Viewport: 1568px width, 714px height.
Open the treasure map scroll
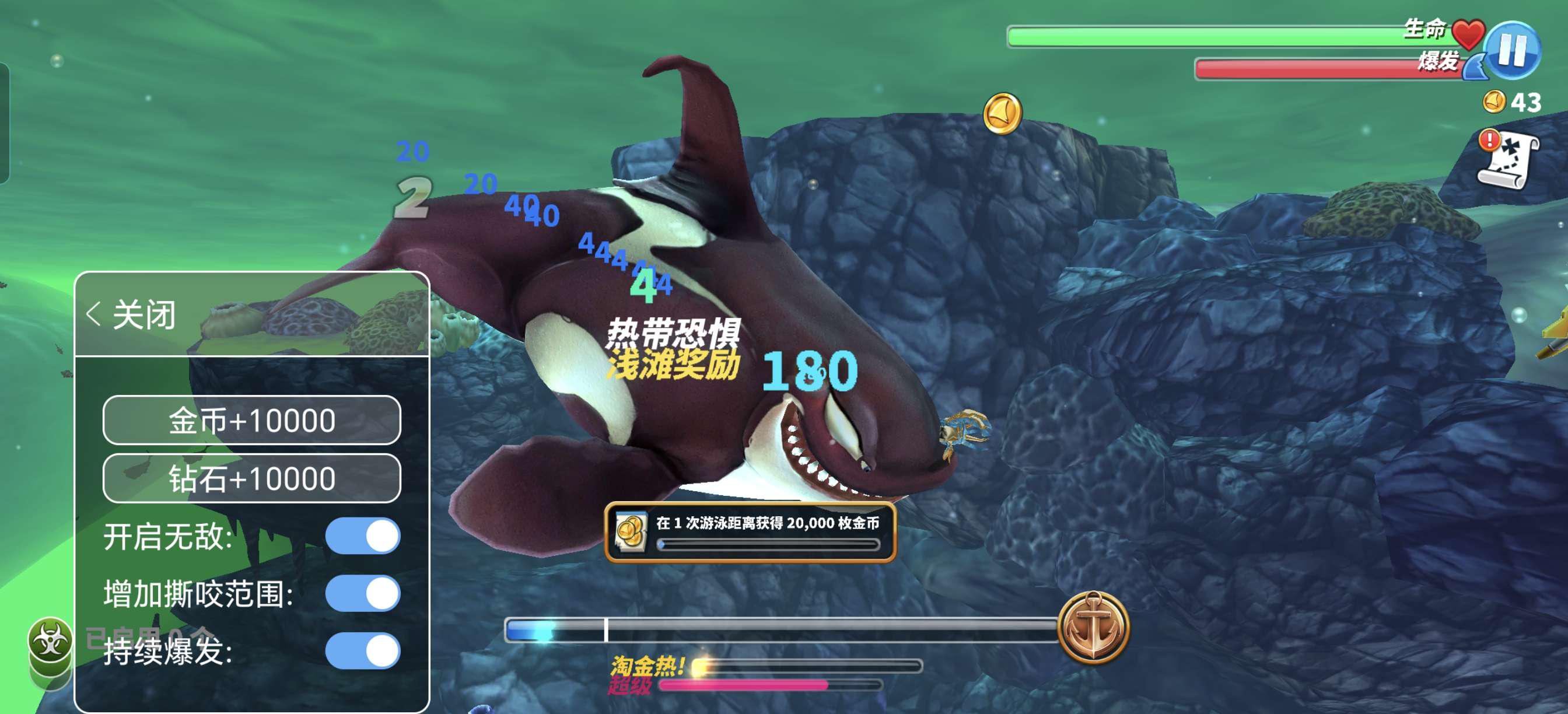coord(1508,160)
